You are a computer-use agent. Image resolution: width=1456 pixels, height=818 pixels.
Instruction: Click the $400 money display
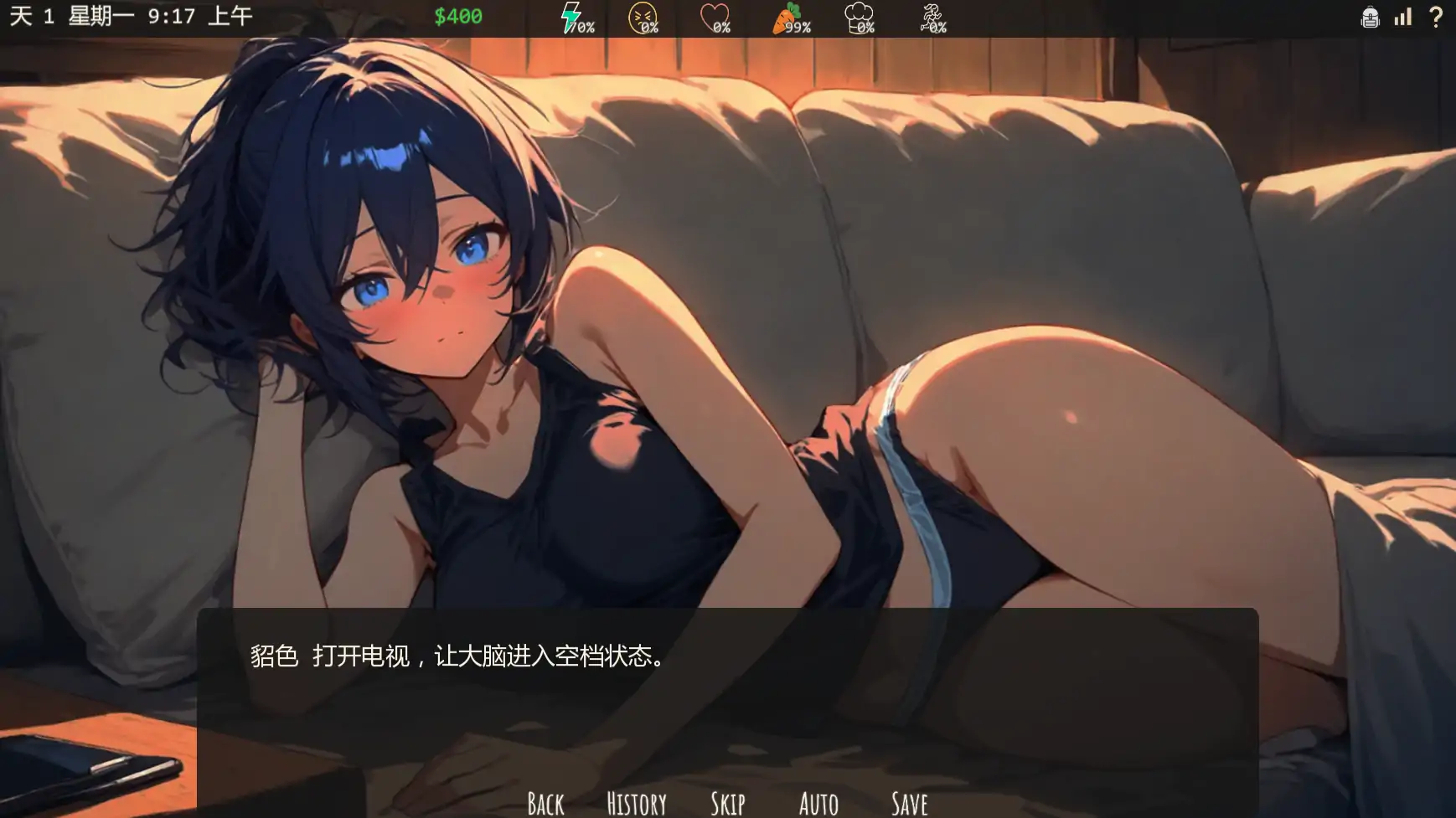458,15
